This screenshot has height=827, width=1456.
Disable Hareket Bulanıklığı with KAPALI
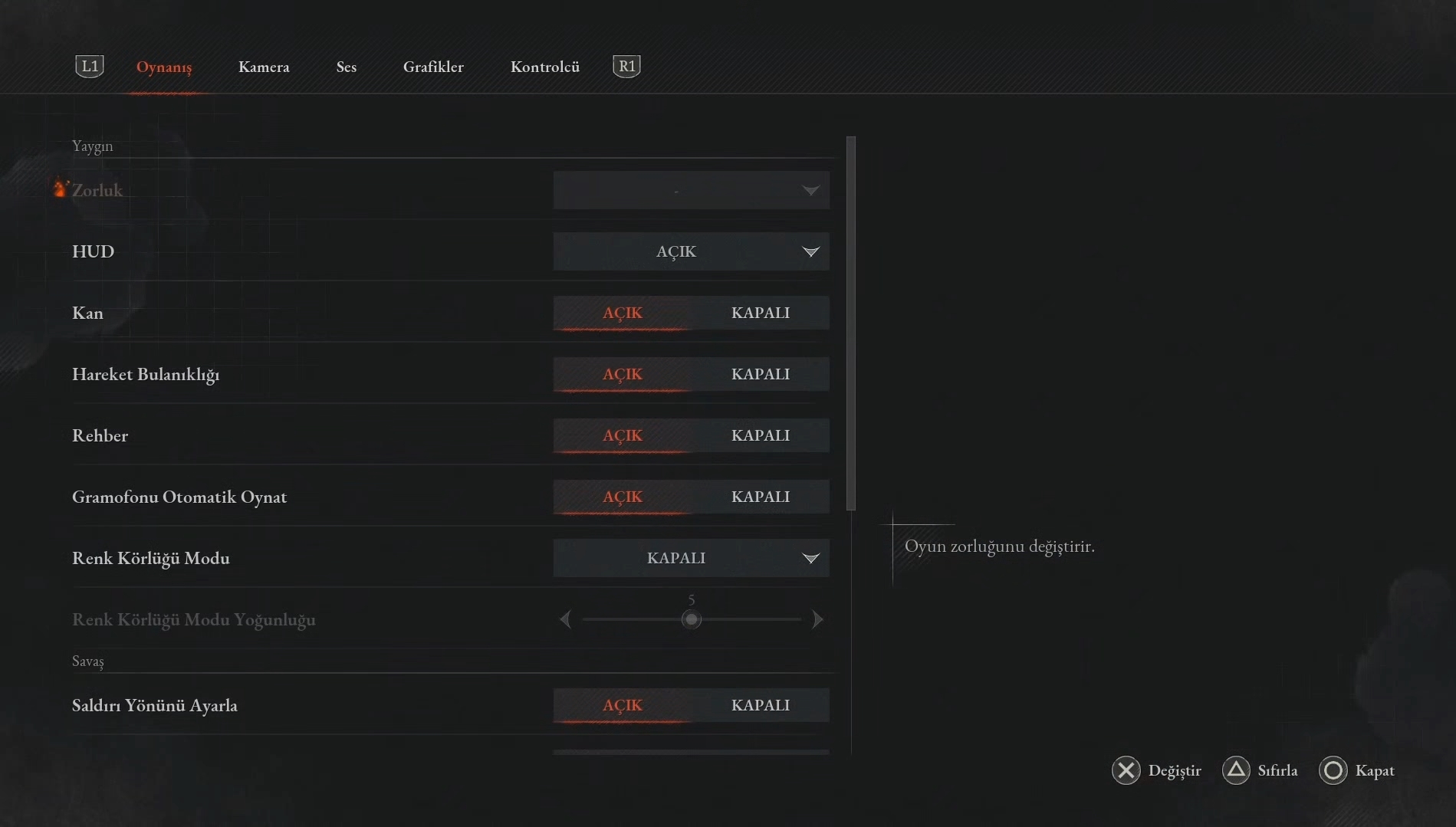760,374
